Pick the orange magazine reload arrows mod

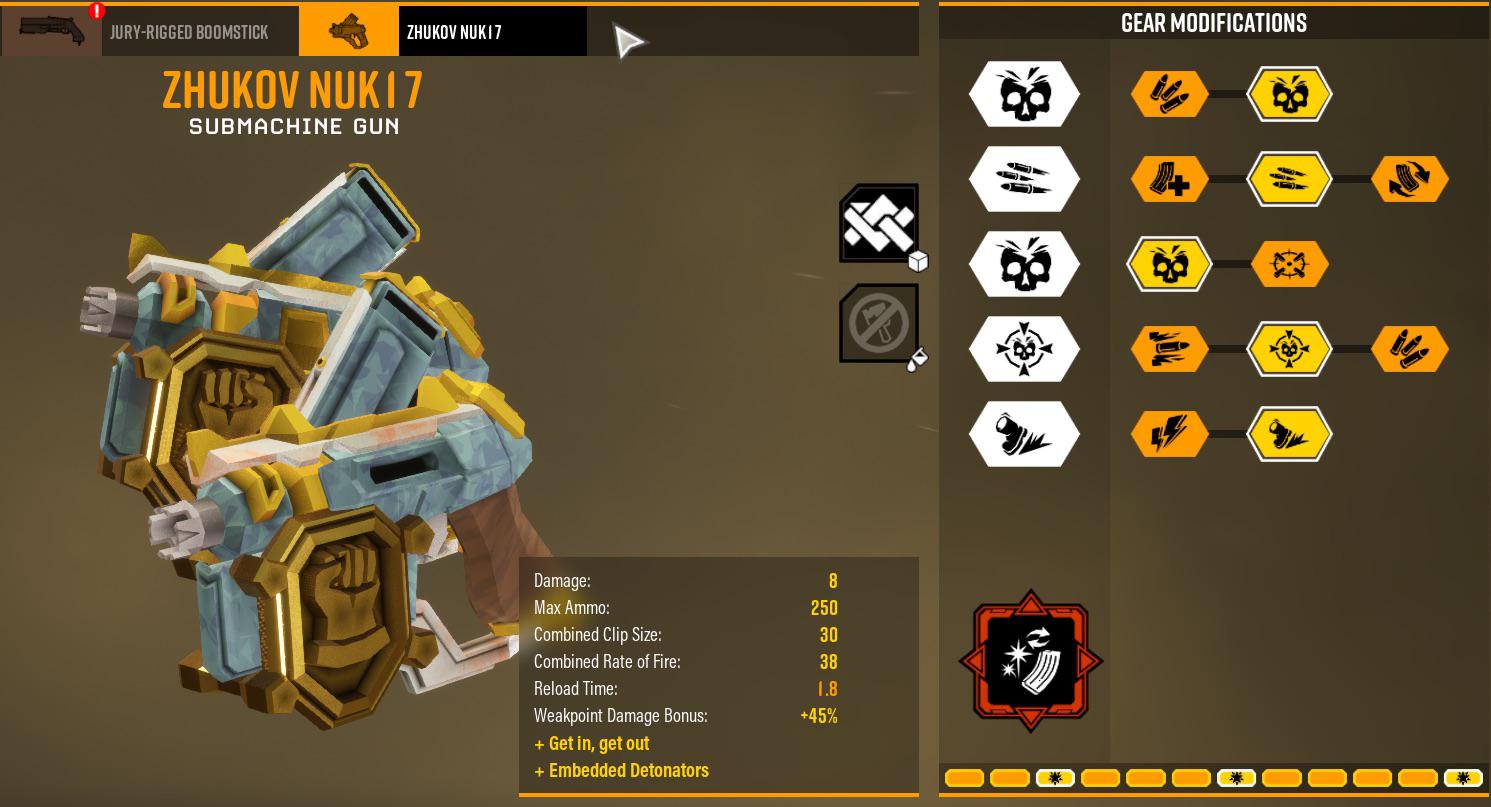(x=1410, y=180)
